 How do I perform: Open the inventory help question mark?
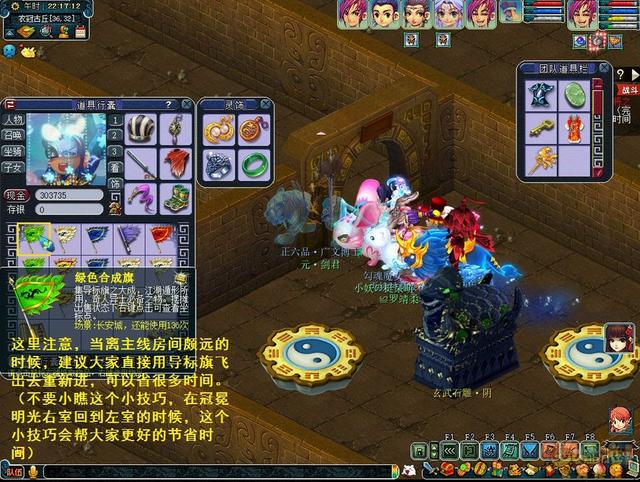pyautogui.click(x=169, y=104)
